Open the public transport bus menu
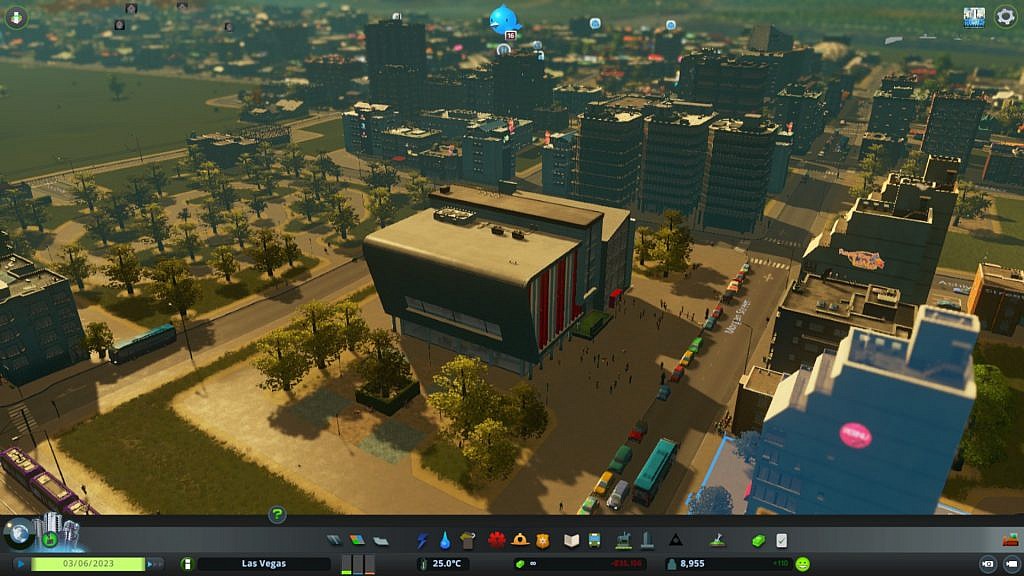The width and height of the screenshot is (1024, 576). [x=594, y=540]
